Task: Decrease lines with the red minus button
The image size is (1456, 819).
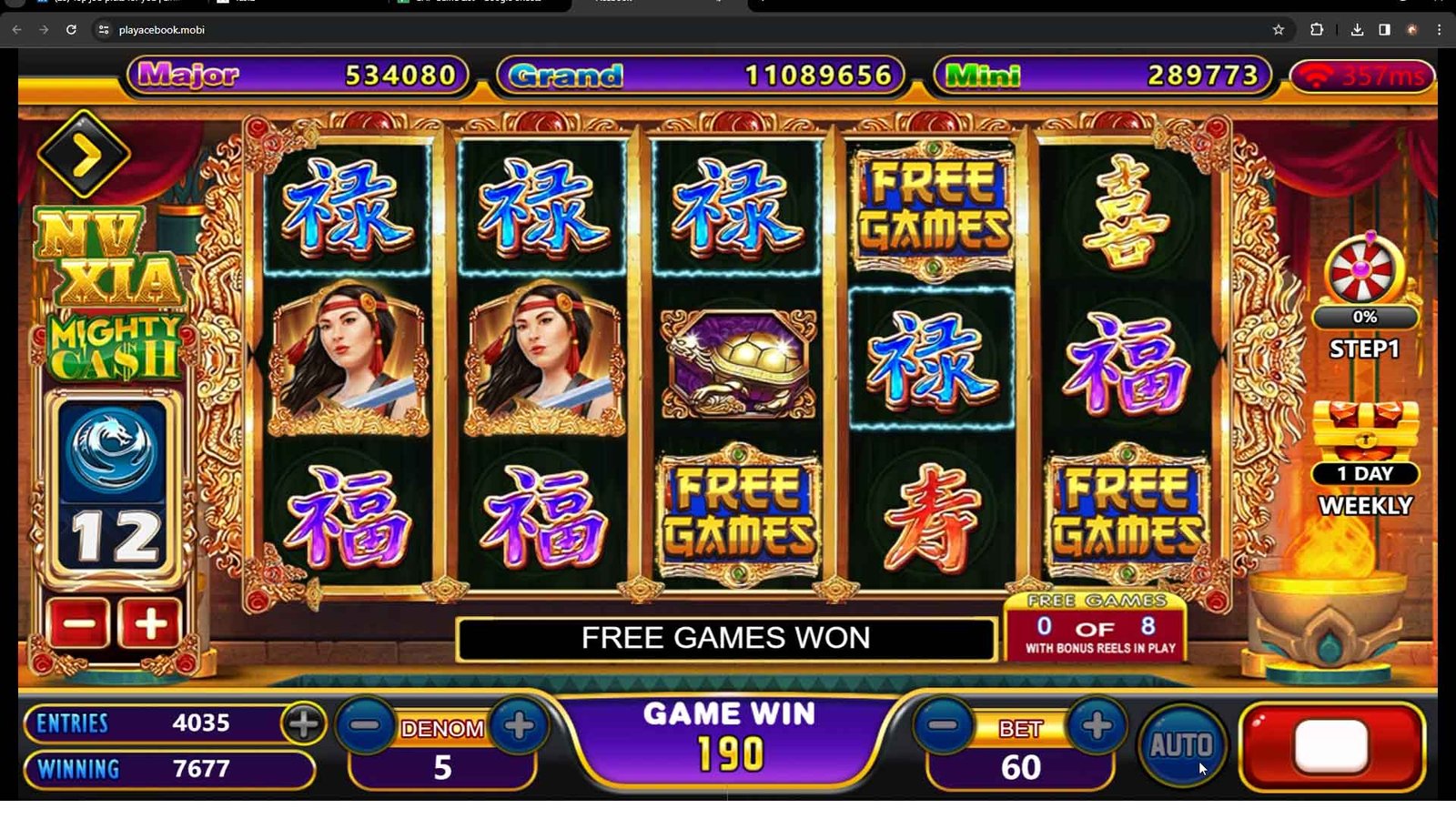Action: point(78,624)
